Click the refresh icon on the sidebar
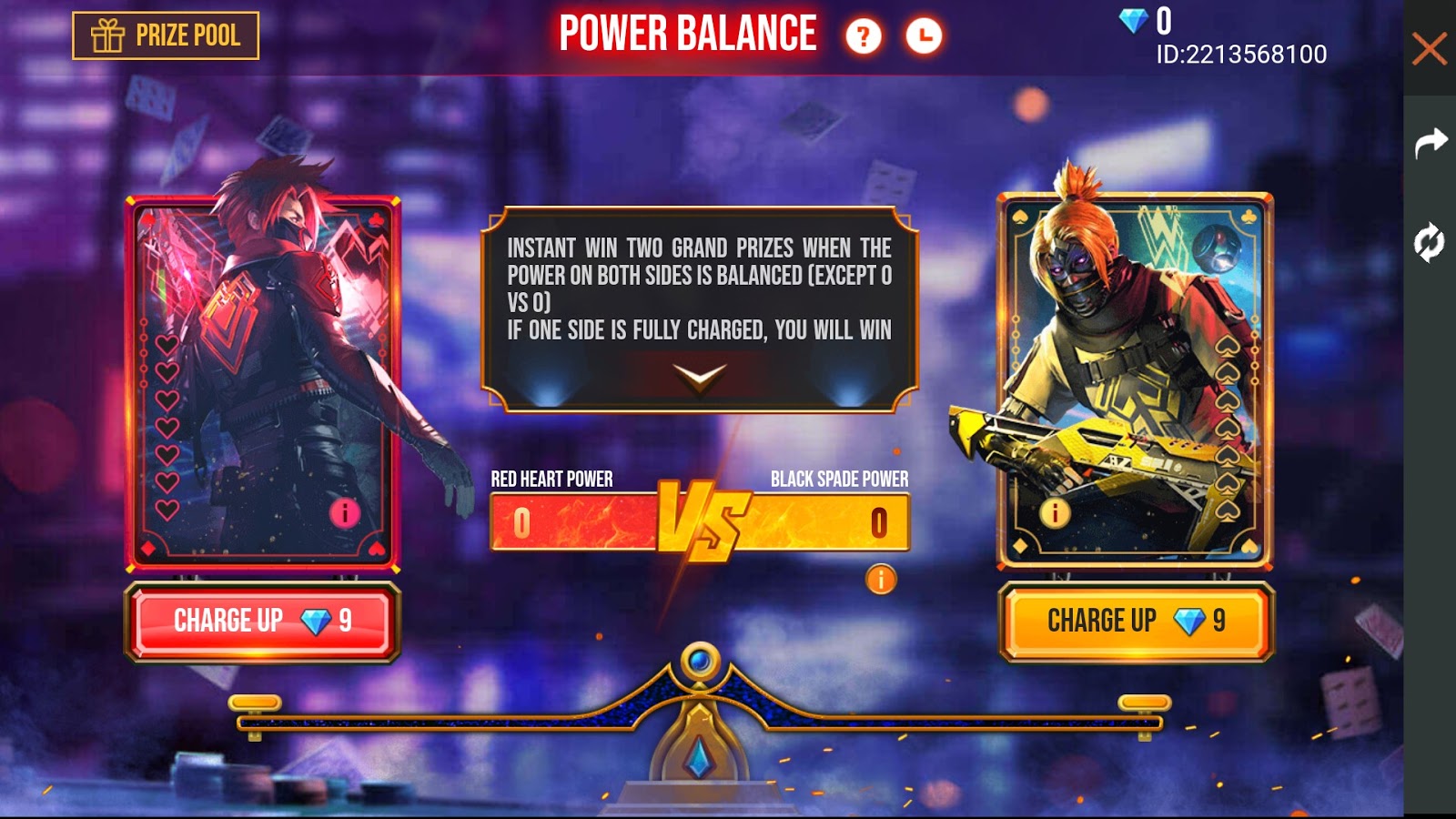The height and width of the screenshot is (819, 1456). (1430, 241)
